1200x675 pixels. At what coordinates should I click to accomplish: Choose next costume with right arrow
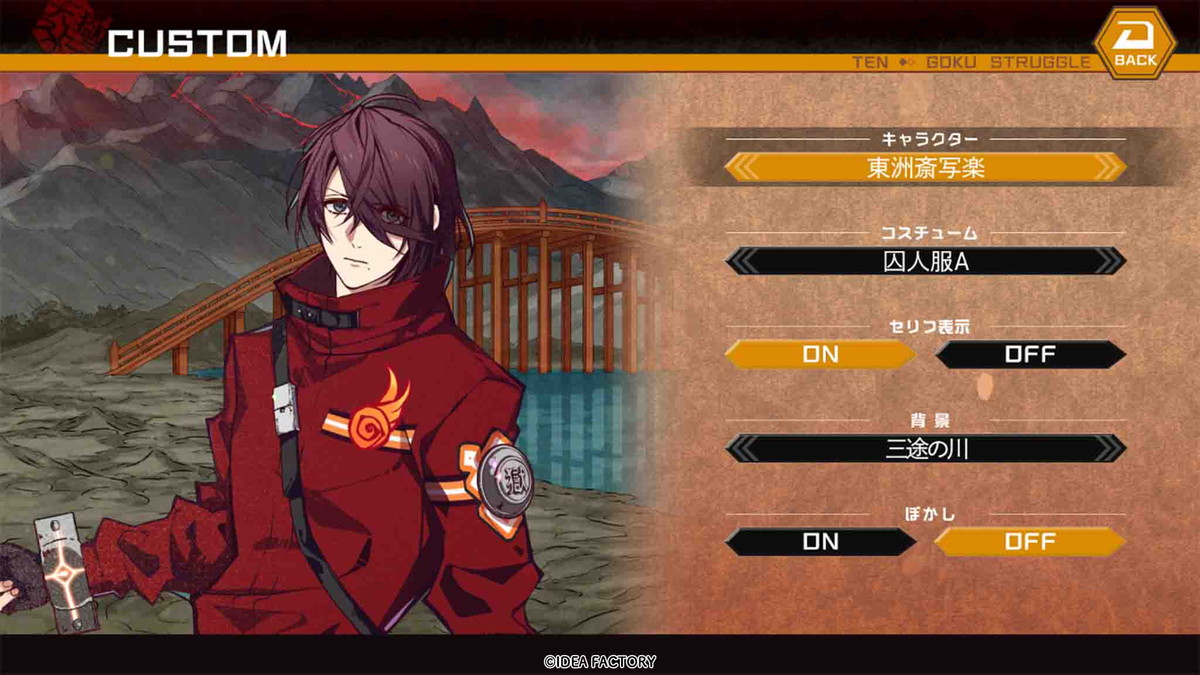pyautogui.click(x=1107, y=261)
